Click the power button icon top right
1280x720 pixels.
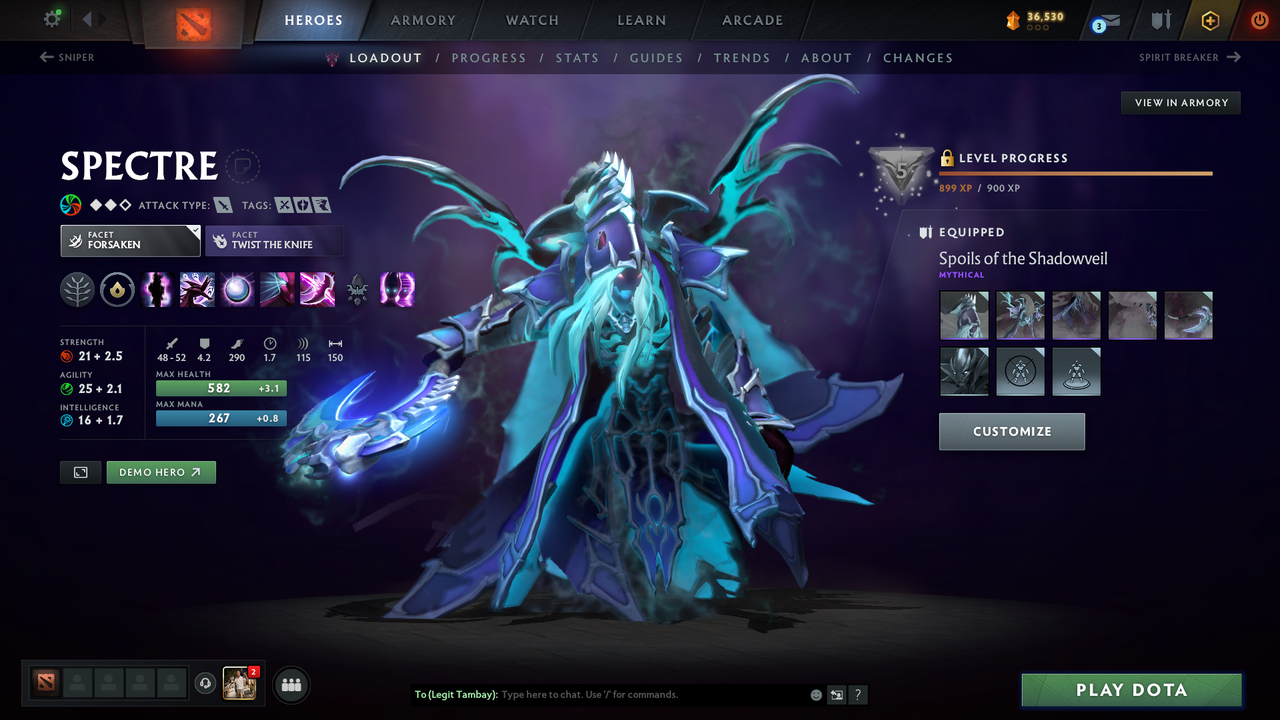[1259, 19]
